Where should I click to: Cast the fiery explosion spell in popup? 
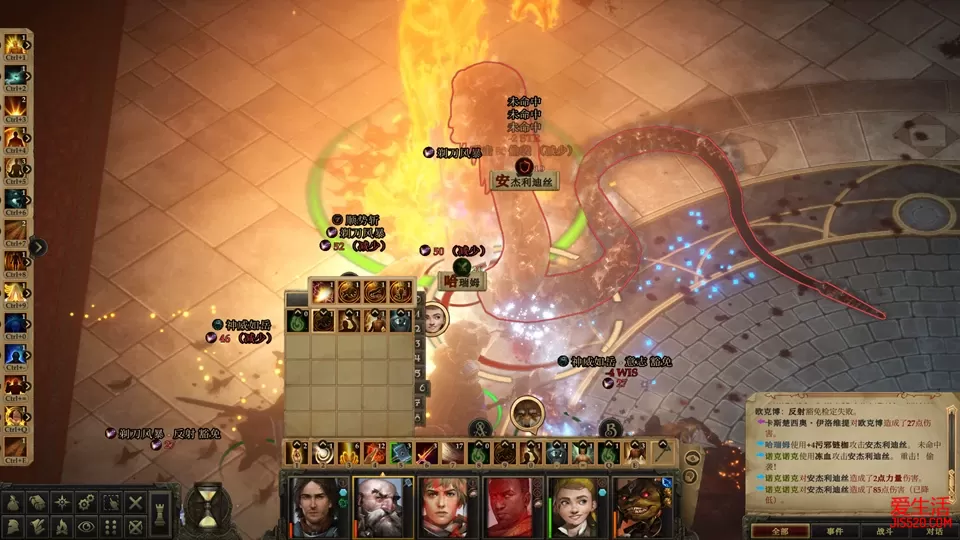pos(323,292)
